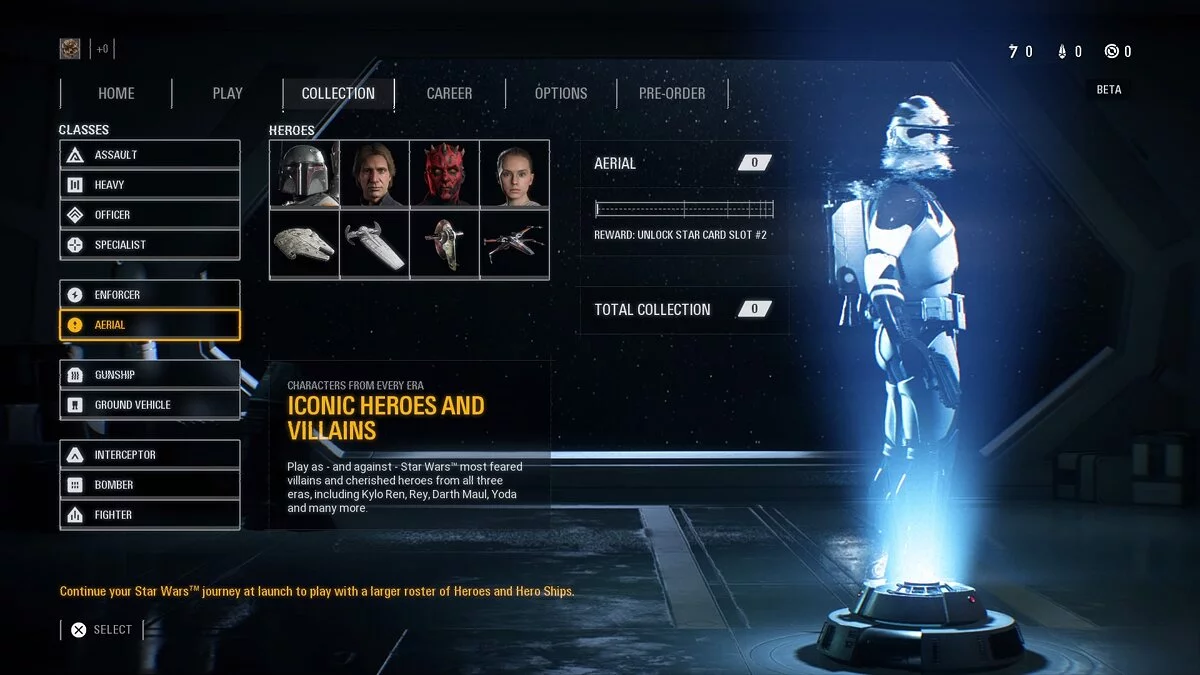
Task: Switch to the Home tab
Action: tap(116, 93)
